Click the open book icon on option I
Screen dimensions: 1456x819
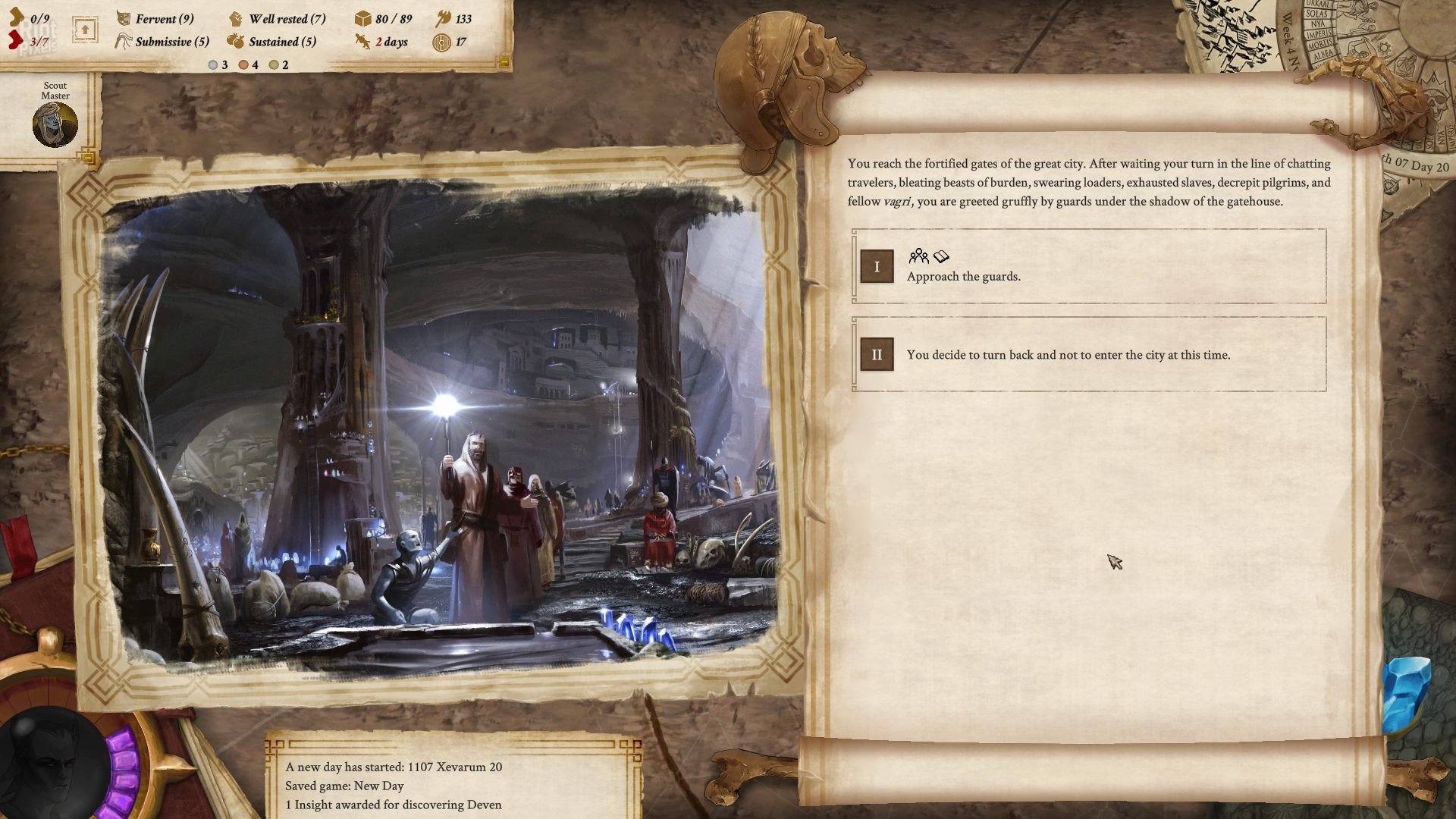click(941, 258)
